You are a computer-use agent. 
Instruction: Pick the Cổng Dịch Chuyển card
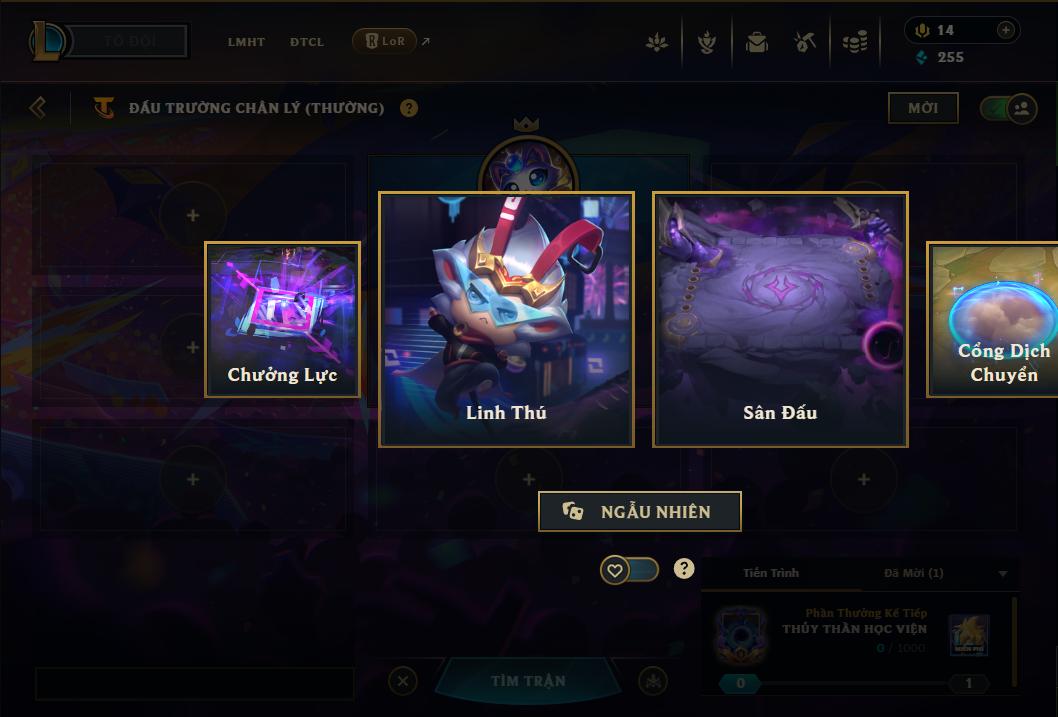point(992,319)
